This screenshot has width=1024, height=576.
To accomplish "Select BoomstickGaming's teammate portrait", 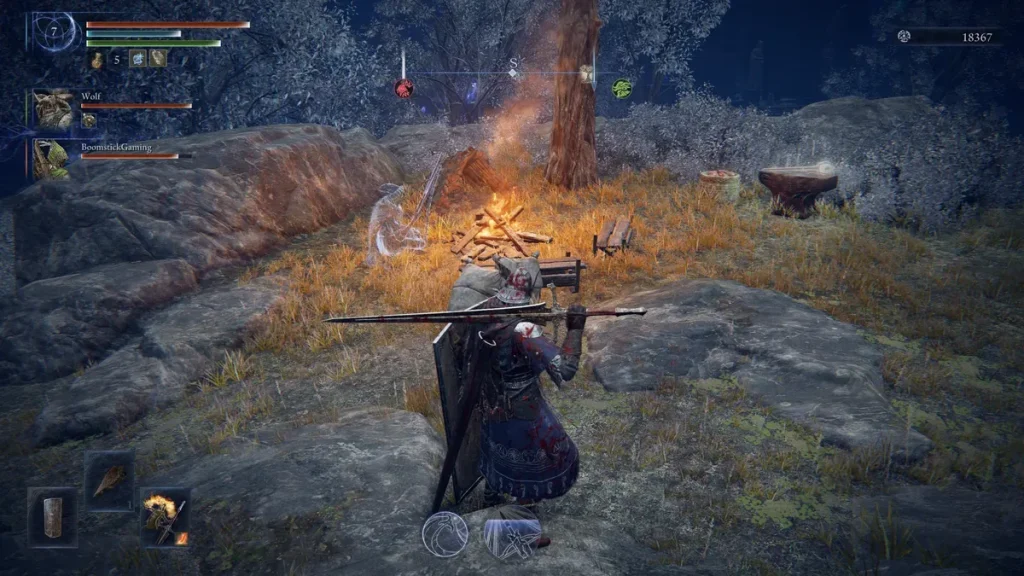I will coord(51,159).
